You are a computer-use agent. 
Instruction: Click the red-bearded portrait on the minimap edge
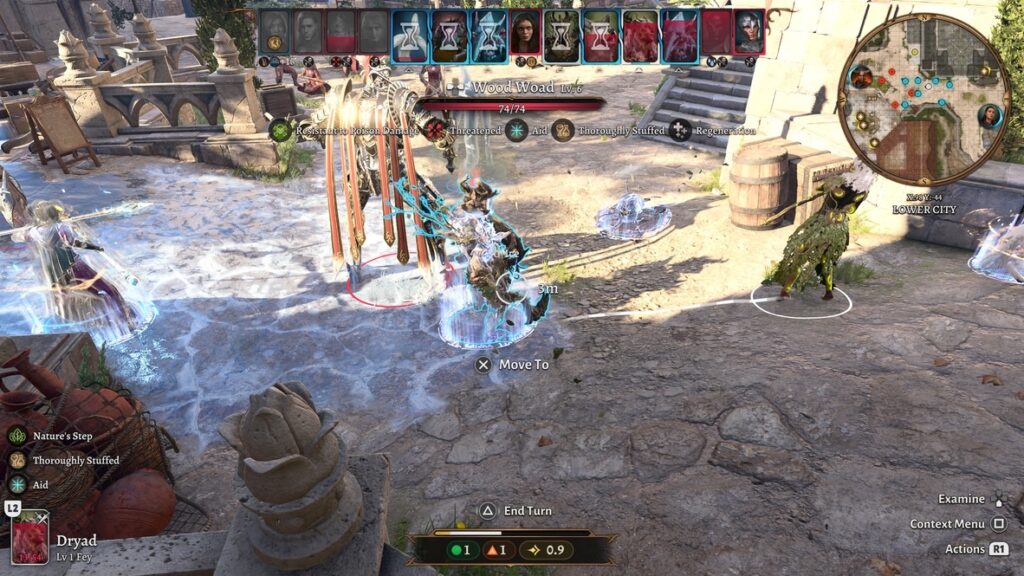coord(861,76)
